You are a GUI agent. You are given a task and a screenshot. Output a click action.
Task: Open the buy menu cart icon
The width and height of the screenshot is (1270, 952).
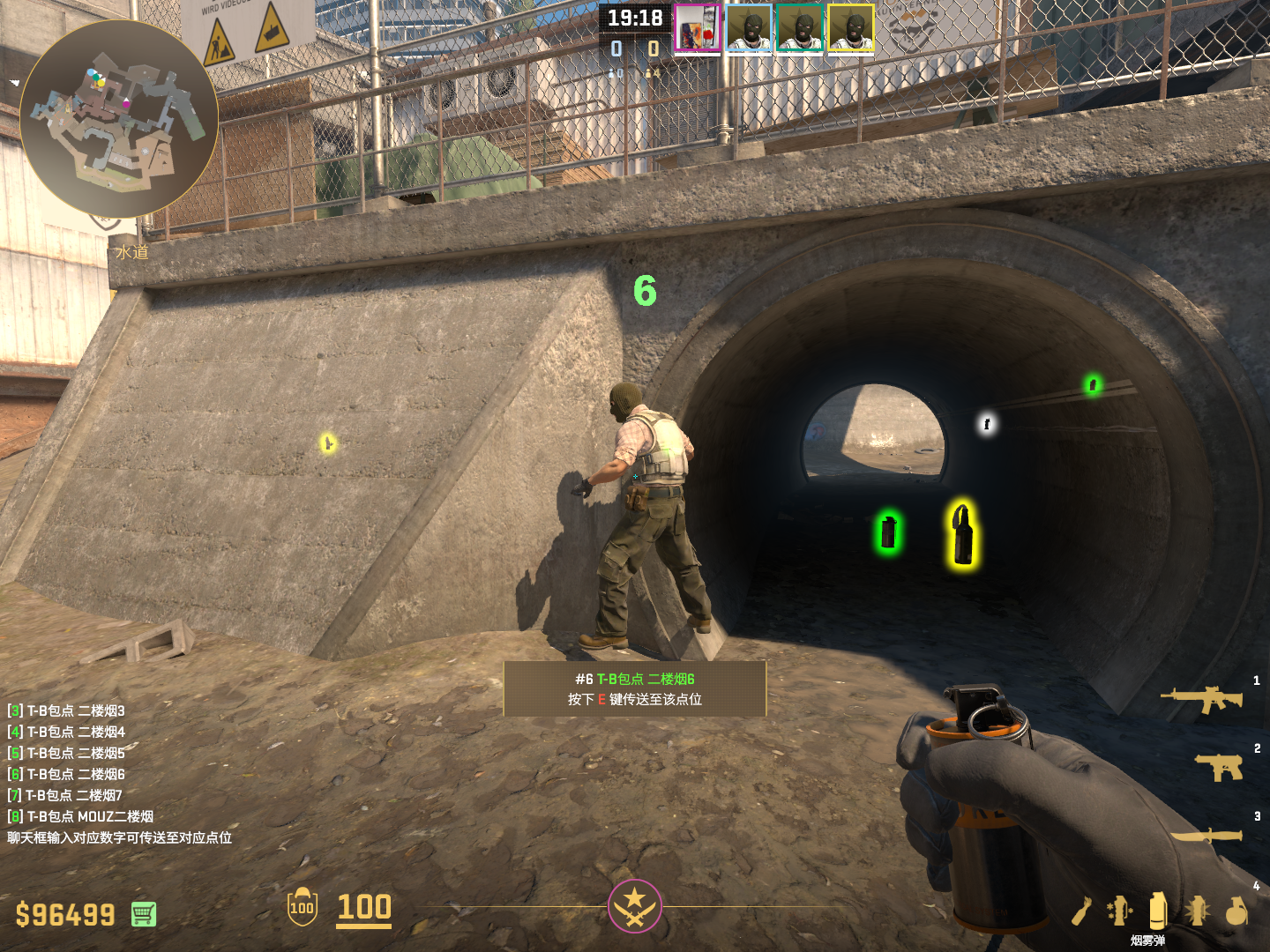click(144, 914)
